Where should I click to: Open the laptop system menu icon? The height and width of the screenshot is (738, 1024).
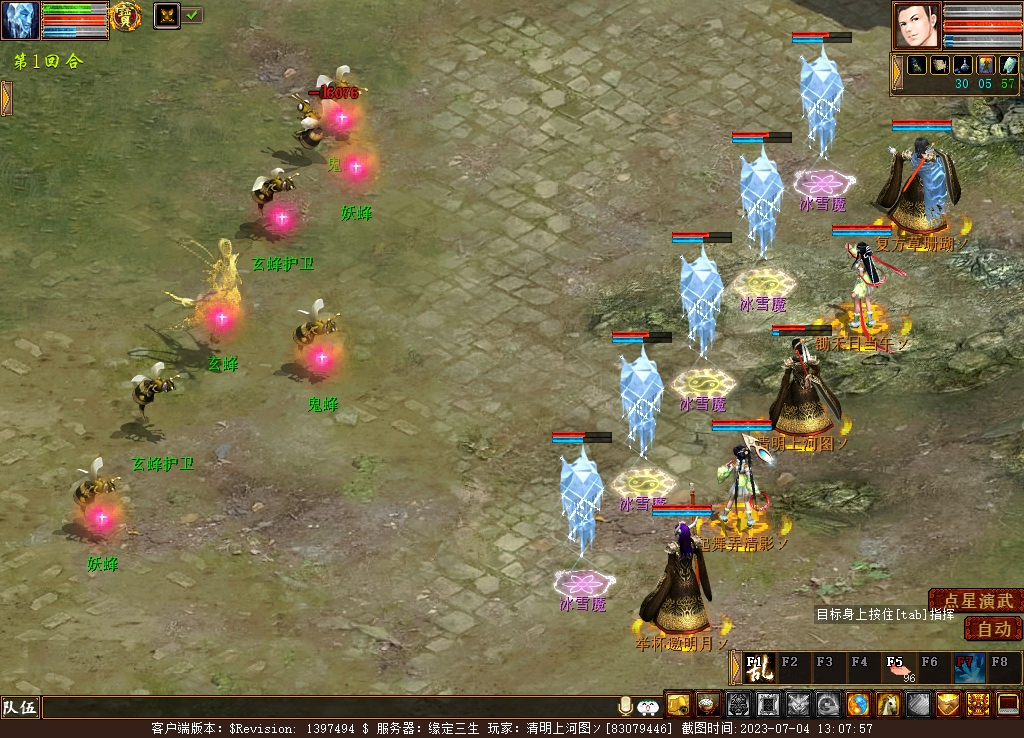point(1008,705)
